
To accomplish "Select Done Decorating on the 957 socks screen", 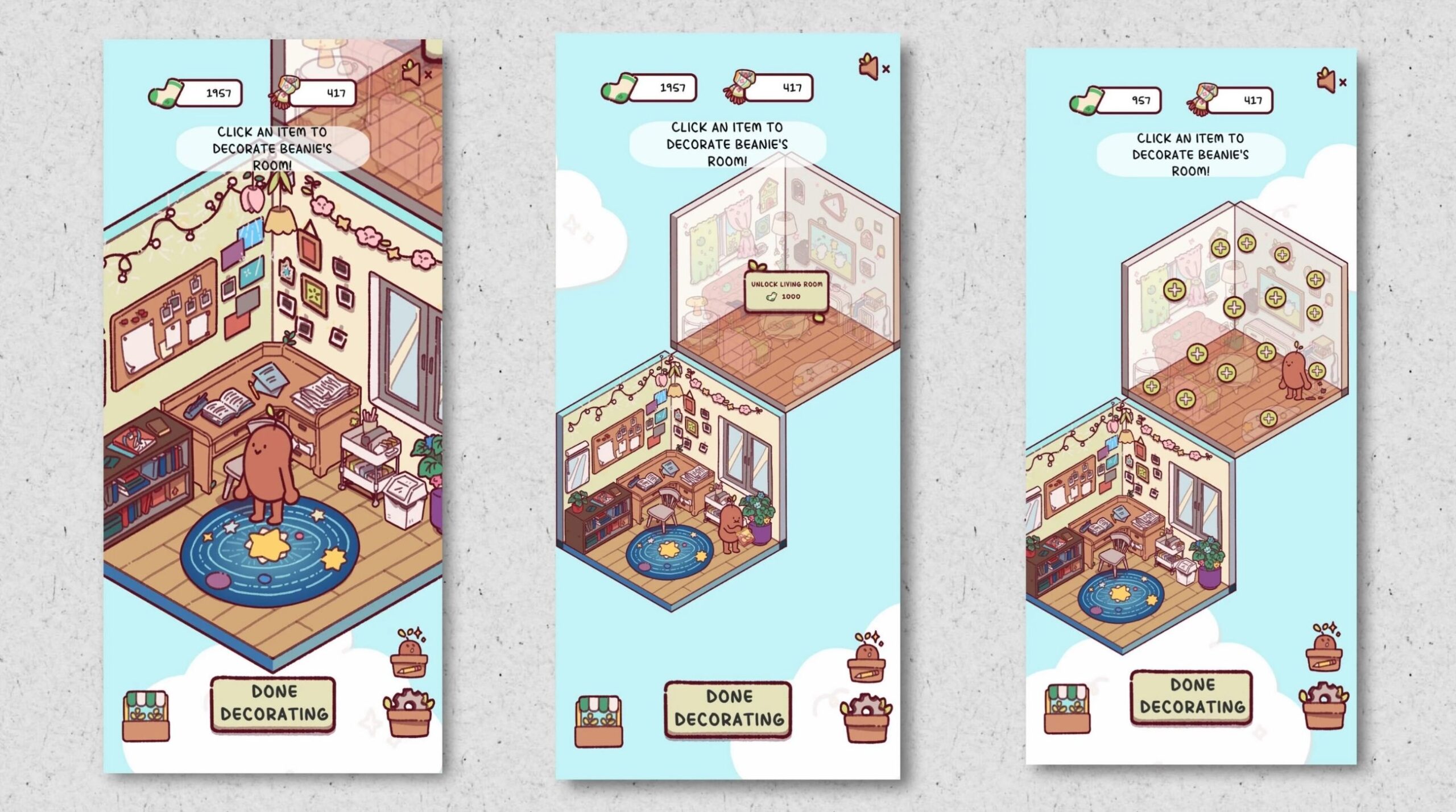I will pos(1192,697).
